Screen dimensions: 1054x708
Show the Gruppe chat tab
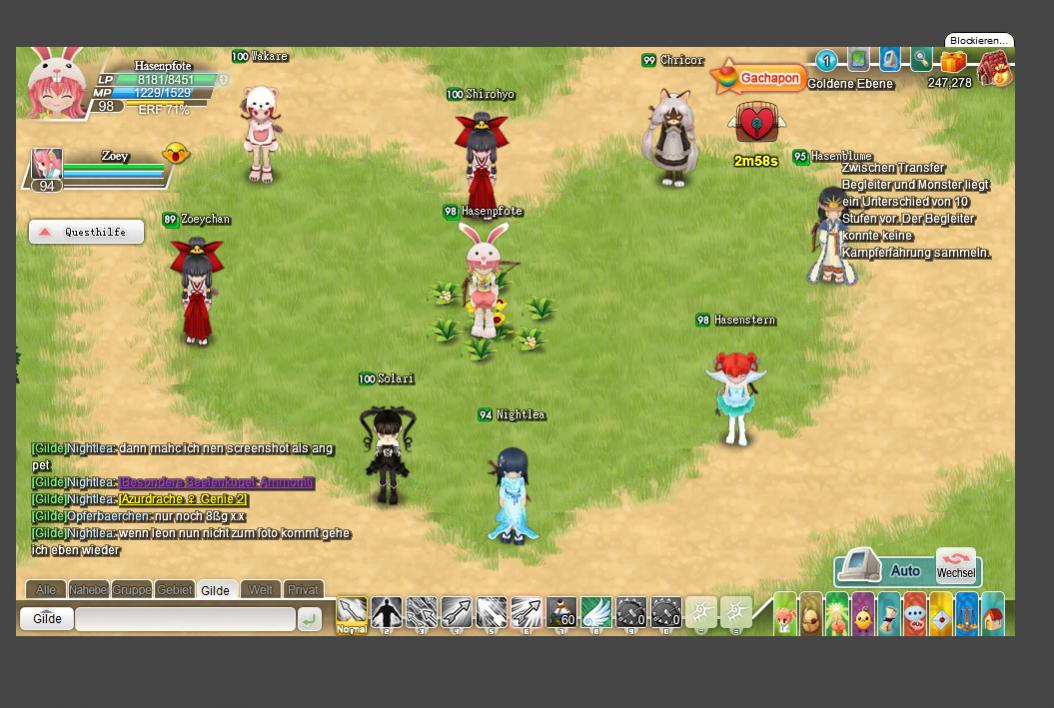click(132, 590)
